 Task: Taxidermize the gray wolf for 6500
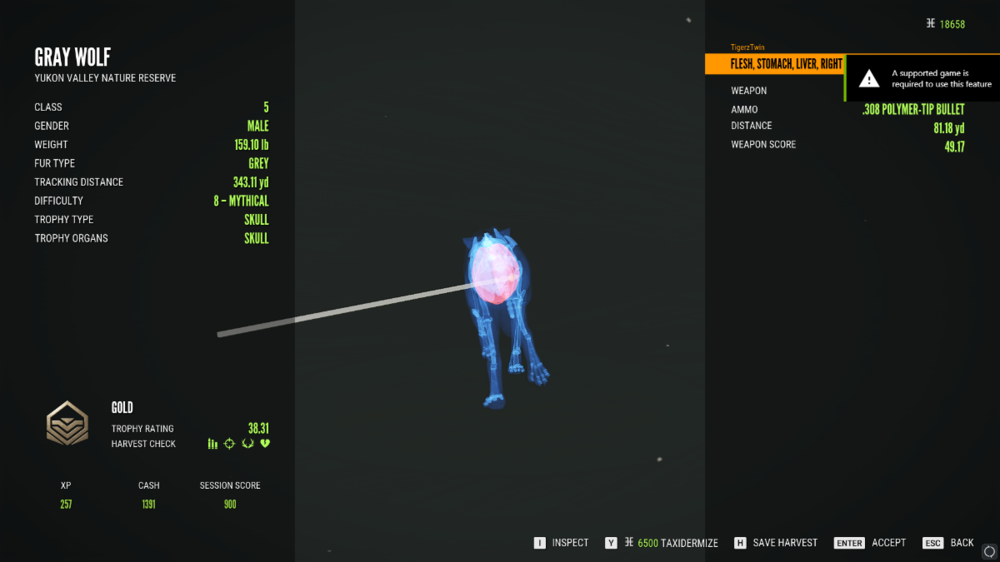[662, 543]
